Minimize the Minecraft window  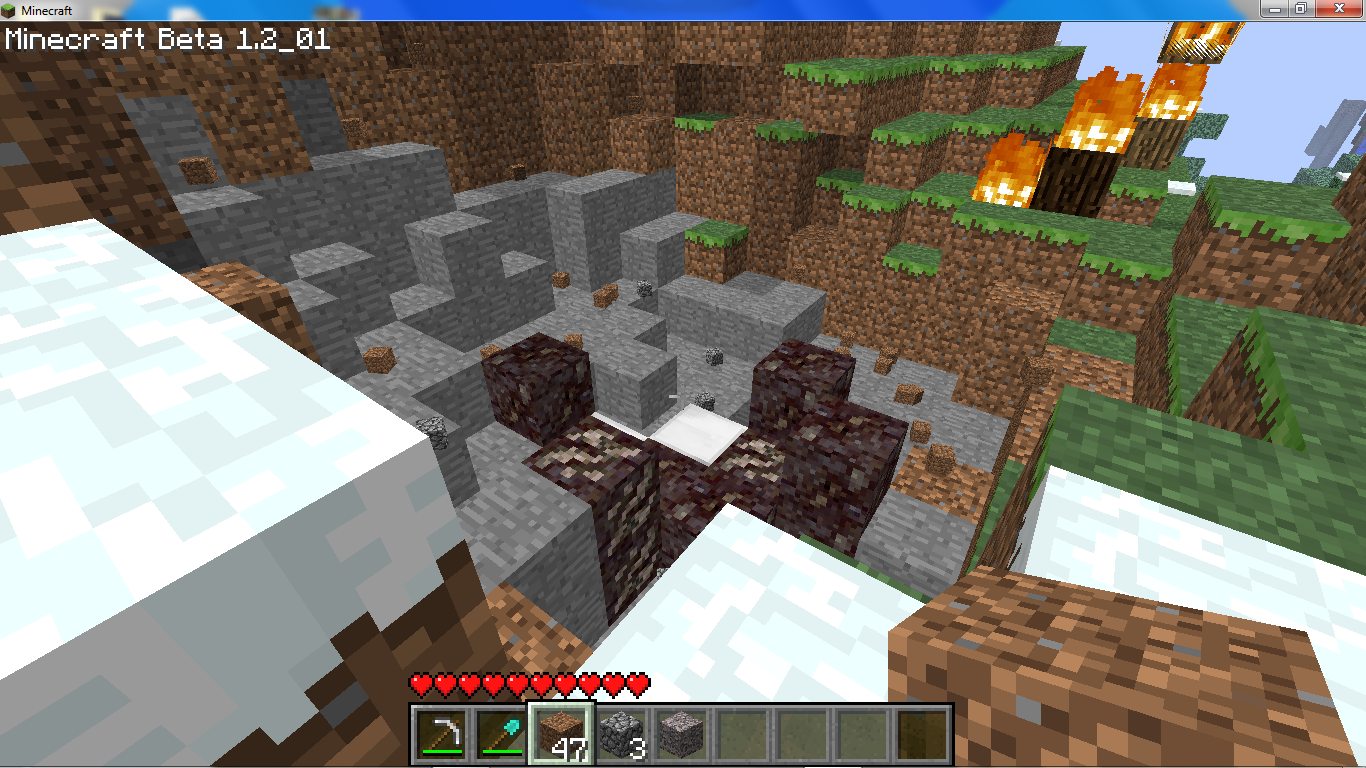click(1272, 8)
